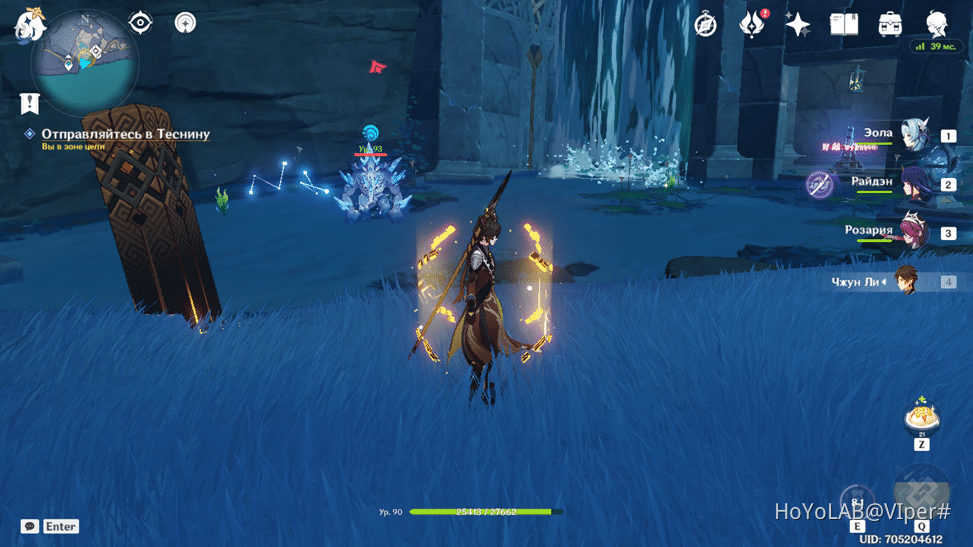Screen dimensions: 973x547
Task: Open the battle pass icon with red alert
Action: [751, 25]
